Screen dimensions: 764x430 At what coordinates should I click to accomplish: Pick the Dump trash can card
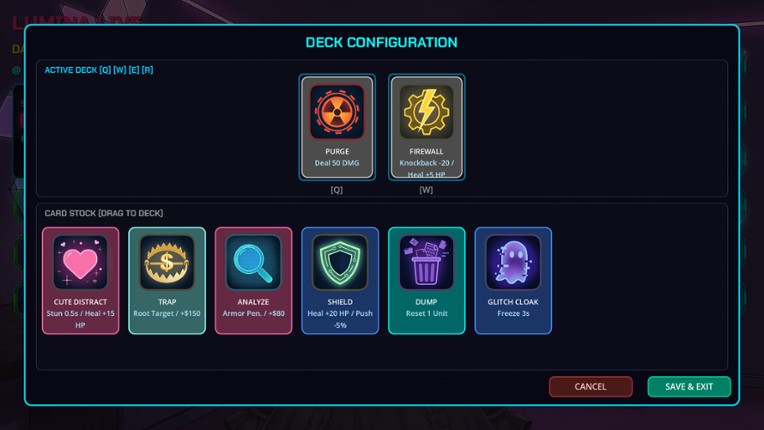(x=426, y=280)
